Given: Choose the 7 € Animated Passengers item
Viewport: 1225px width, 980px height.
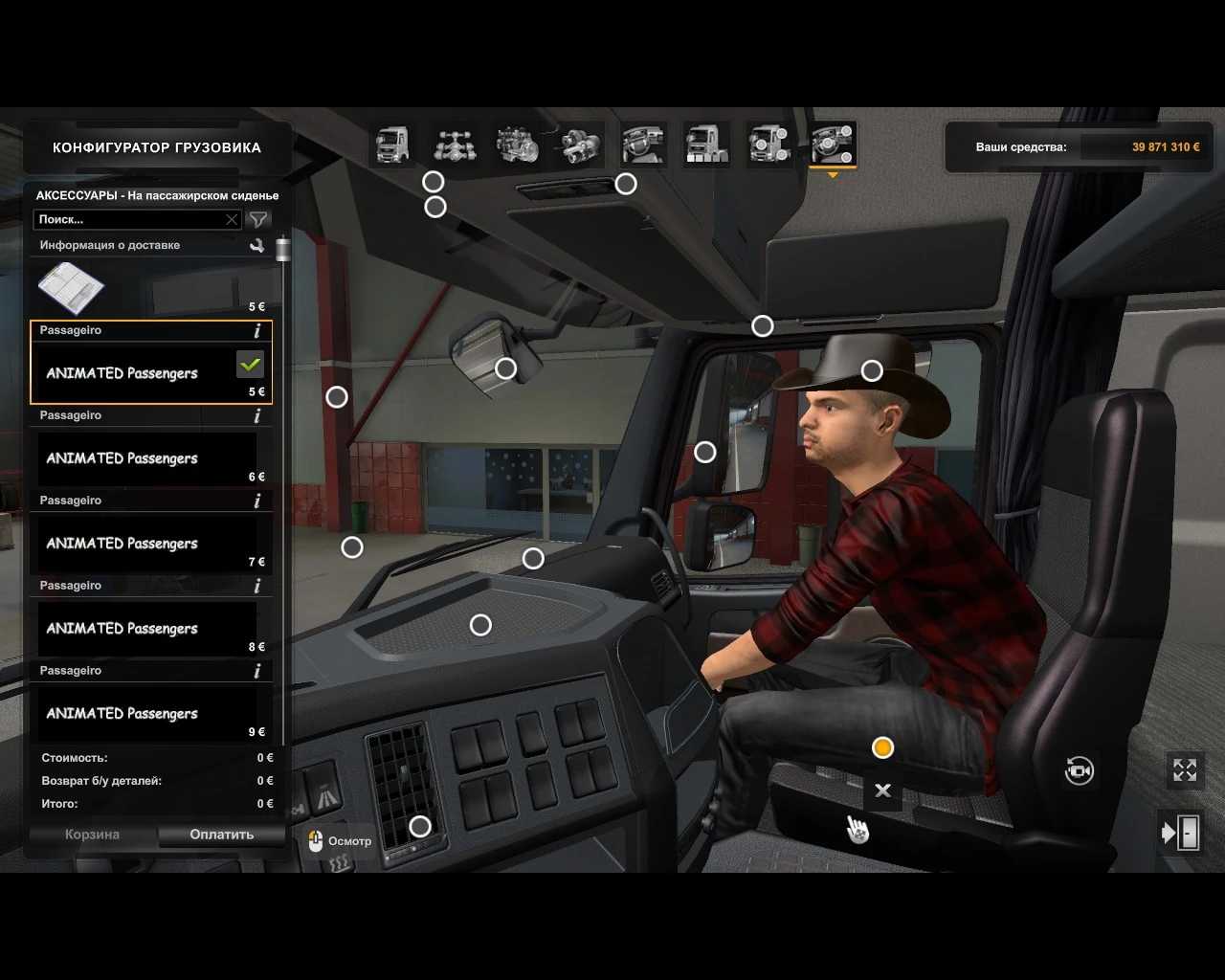Looking at the screenshot, I should [x=151, y=543].
